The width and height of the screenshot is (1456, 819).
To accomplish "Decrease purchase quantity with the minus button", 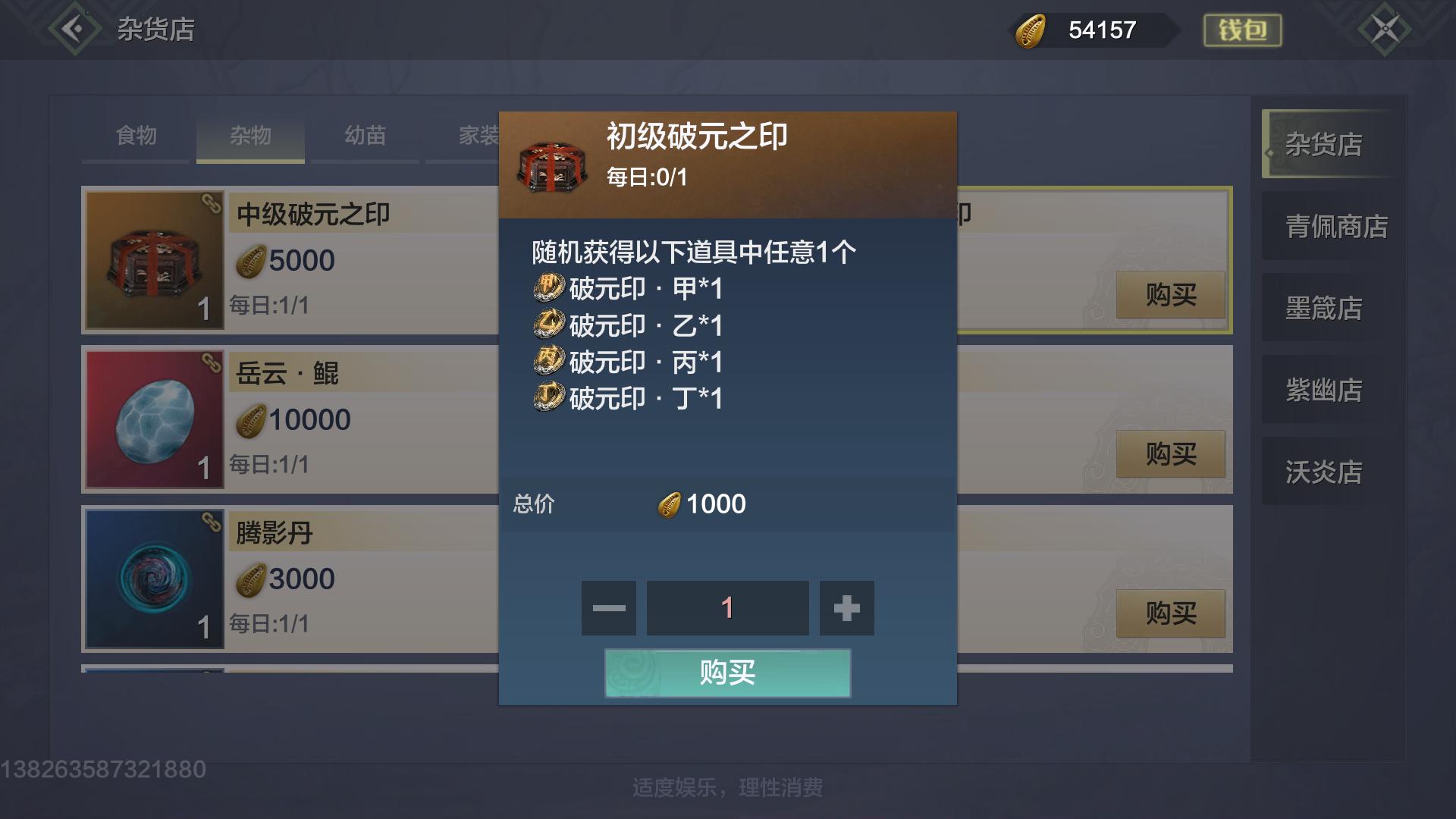I will click(x=607, y=607).
